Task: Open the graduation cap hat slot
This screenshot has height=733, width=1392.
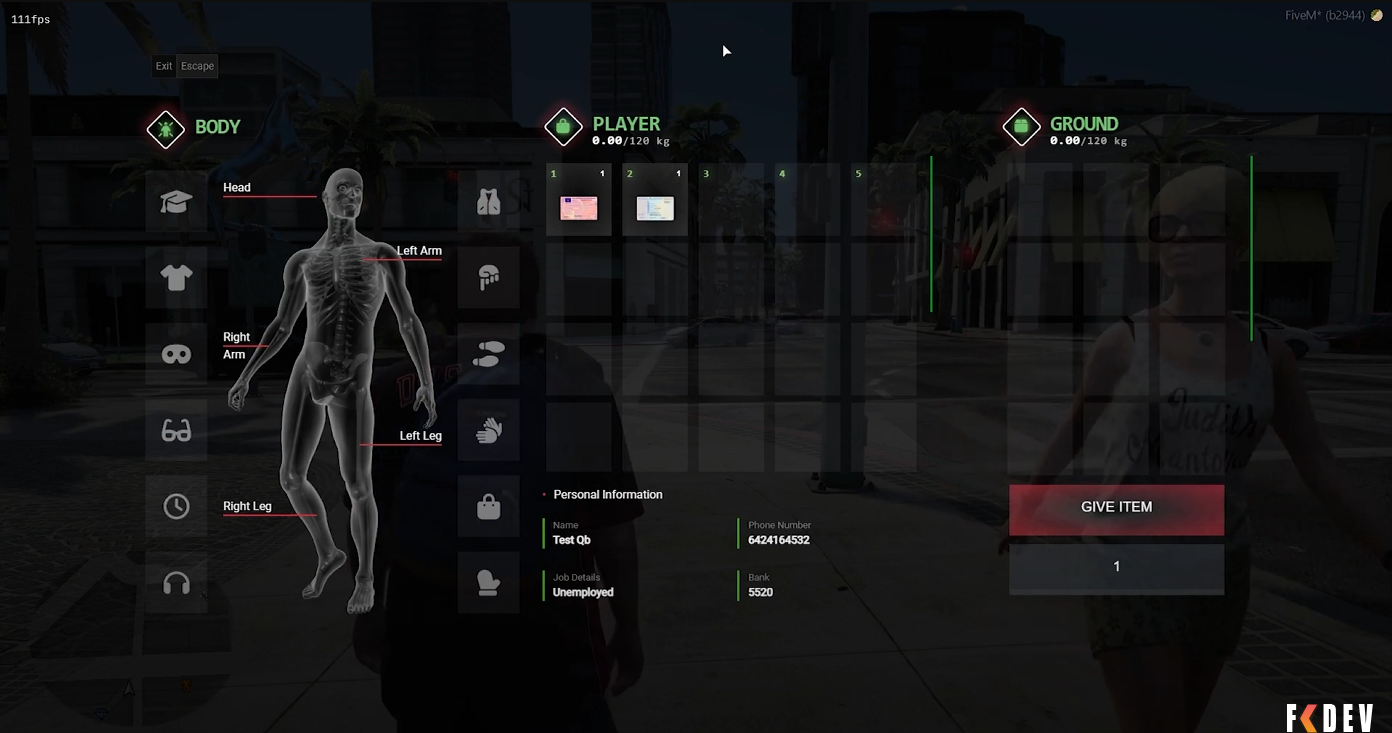Action: point(176,202)
